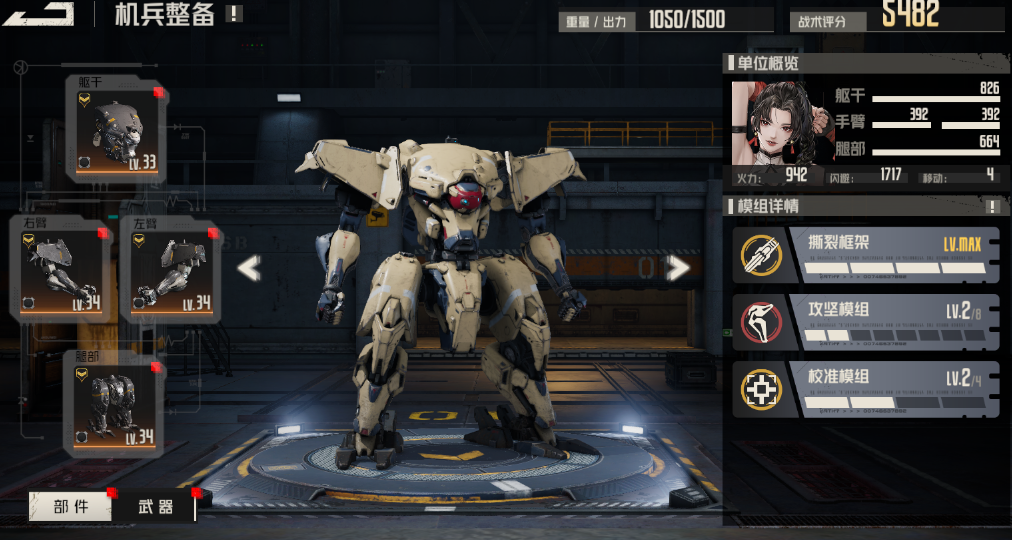This screenshot has height=540, width=1012.
Task: Show the next mech with right arrow
Action: click(679, 267)
